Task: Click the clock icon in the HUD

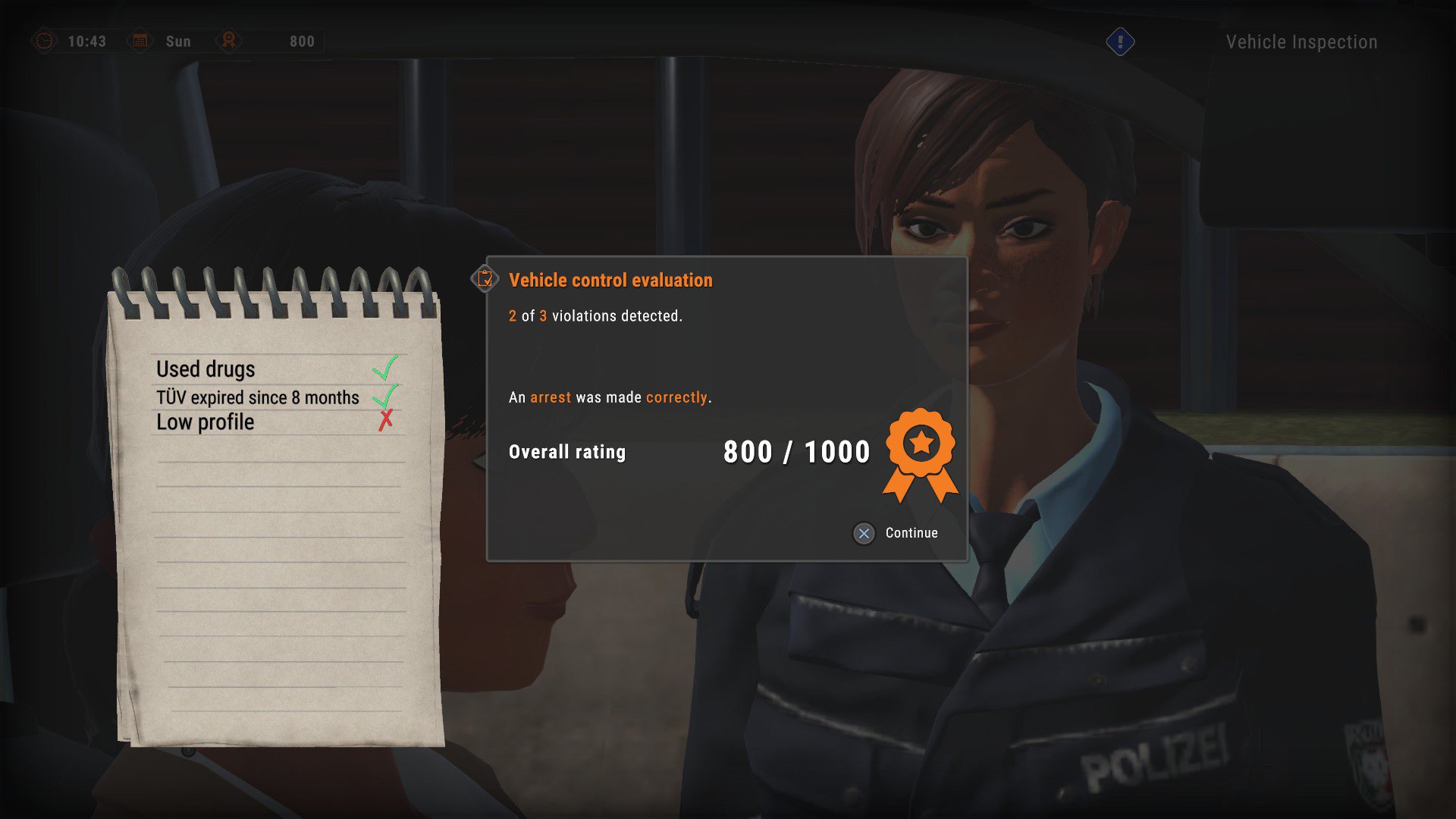Action: [x=45, y=41]
